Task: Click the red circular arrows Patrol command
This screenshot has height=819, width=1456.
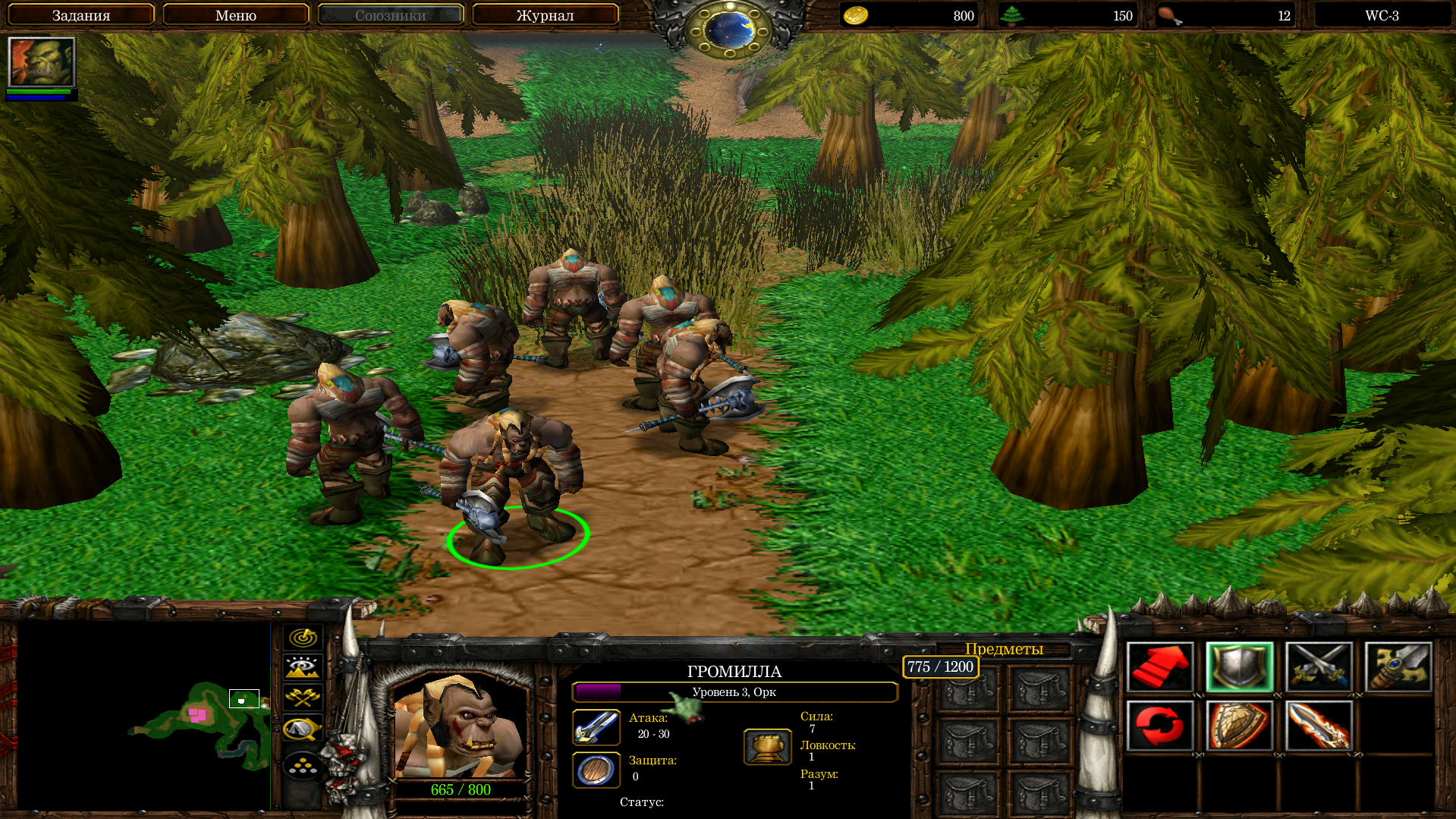Action: (x=1160, y=726)
